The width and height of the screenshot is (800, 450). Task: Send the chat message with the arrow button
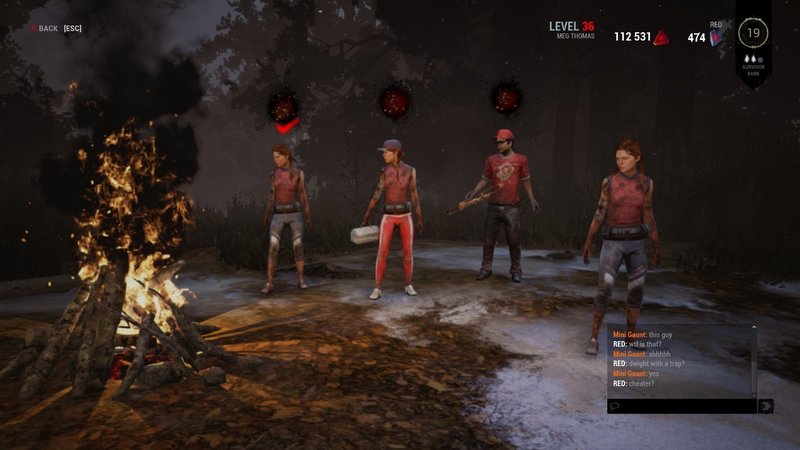pyautogui.click(x=766, y=406)
